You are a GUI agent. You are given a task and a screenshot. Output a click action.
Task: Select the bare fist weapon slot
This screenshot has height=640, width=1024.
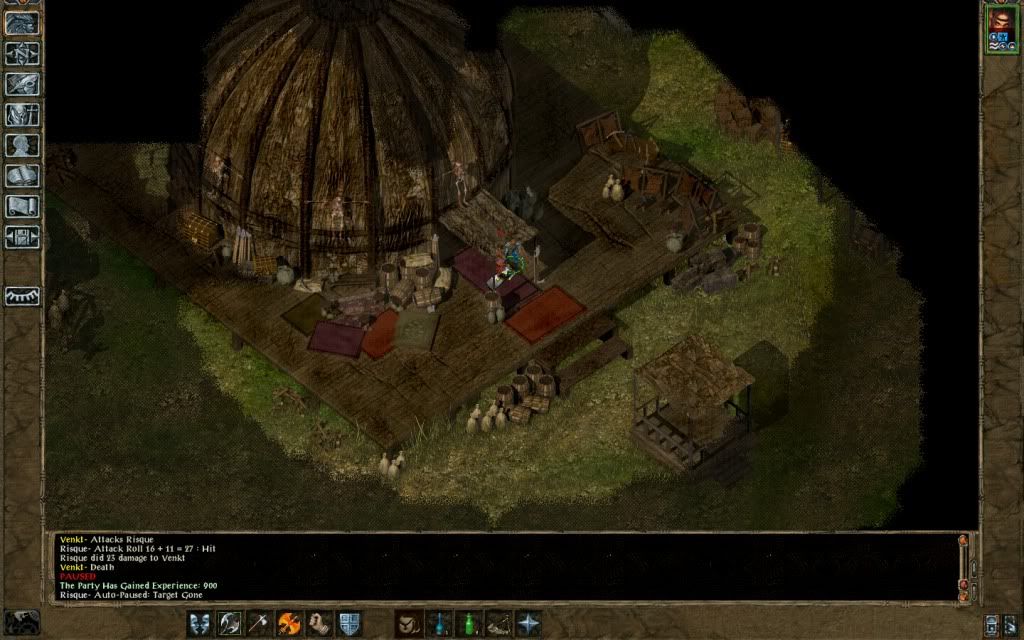click(319, 623)
